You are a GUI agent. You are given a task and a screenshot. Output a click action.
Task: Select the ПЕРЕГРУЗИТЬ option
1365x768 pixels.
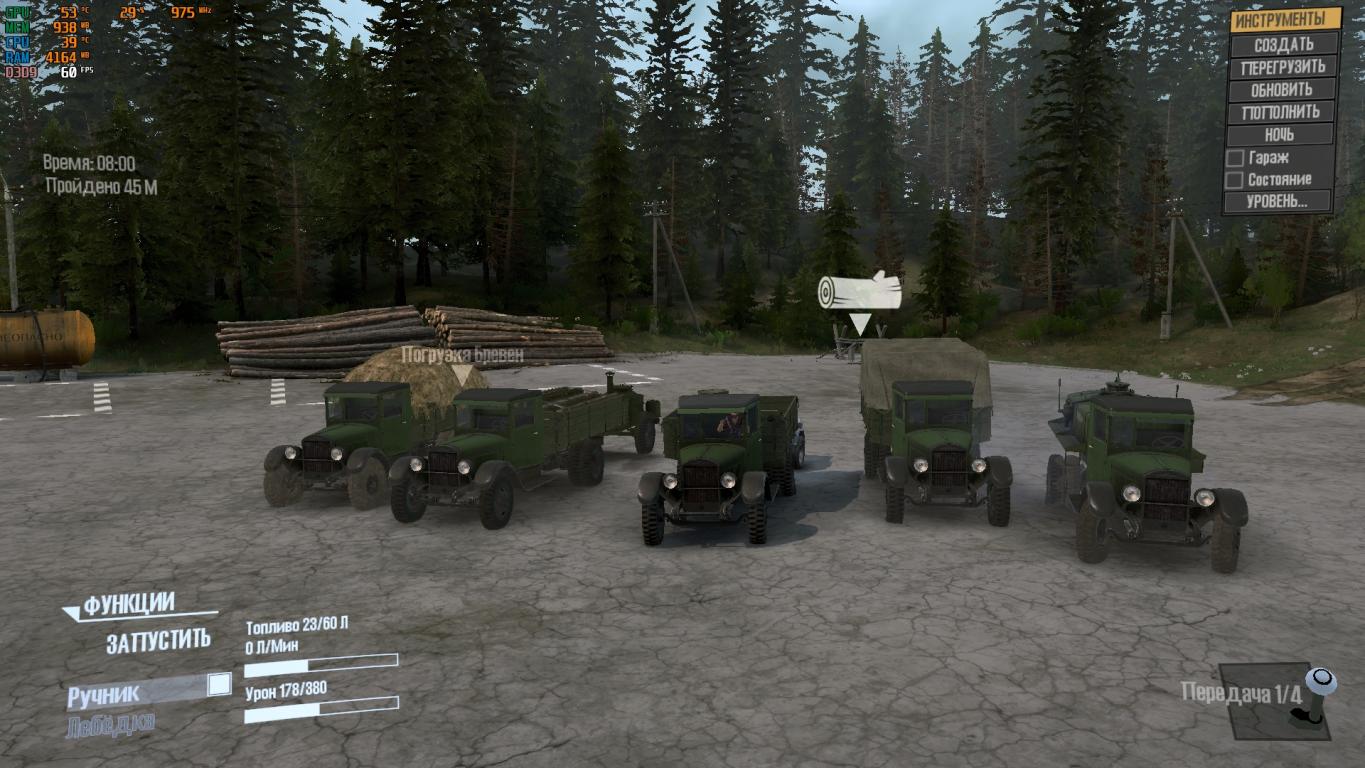click(x=1283, y=67)
